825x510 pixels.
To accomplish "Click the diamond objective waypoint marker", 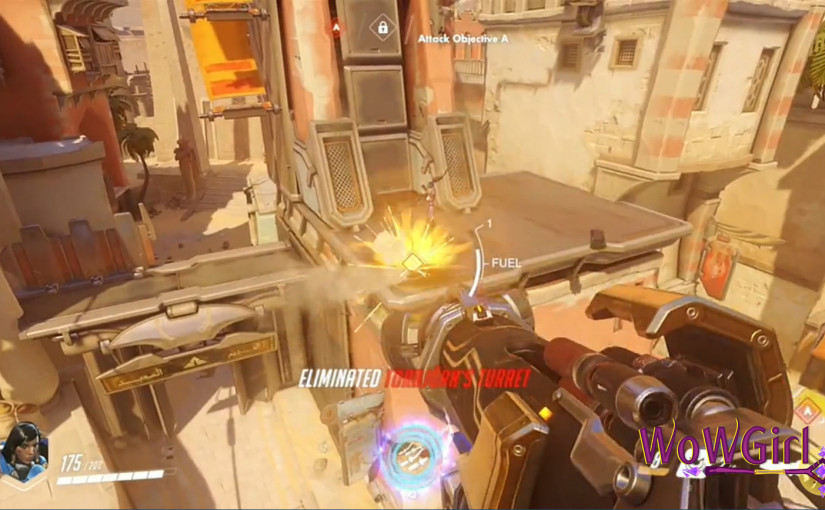I will [x=412, y=263].
